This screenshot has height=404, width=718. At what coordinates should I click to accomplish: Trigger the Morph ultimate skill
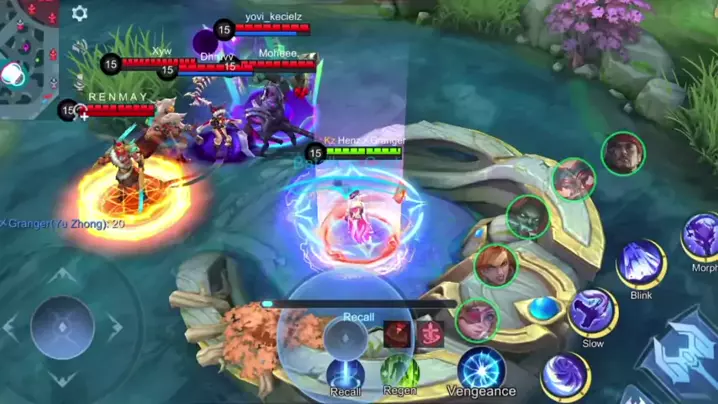(x=702, y=238)
